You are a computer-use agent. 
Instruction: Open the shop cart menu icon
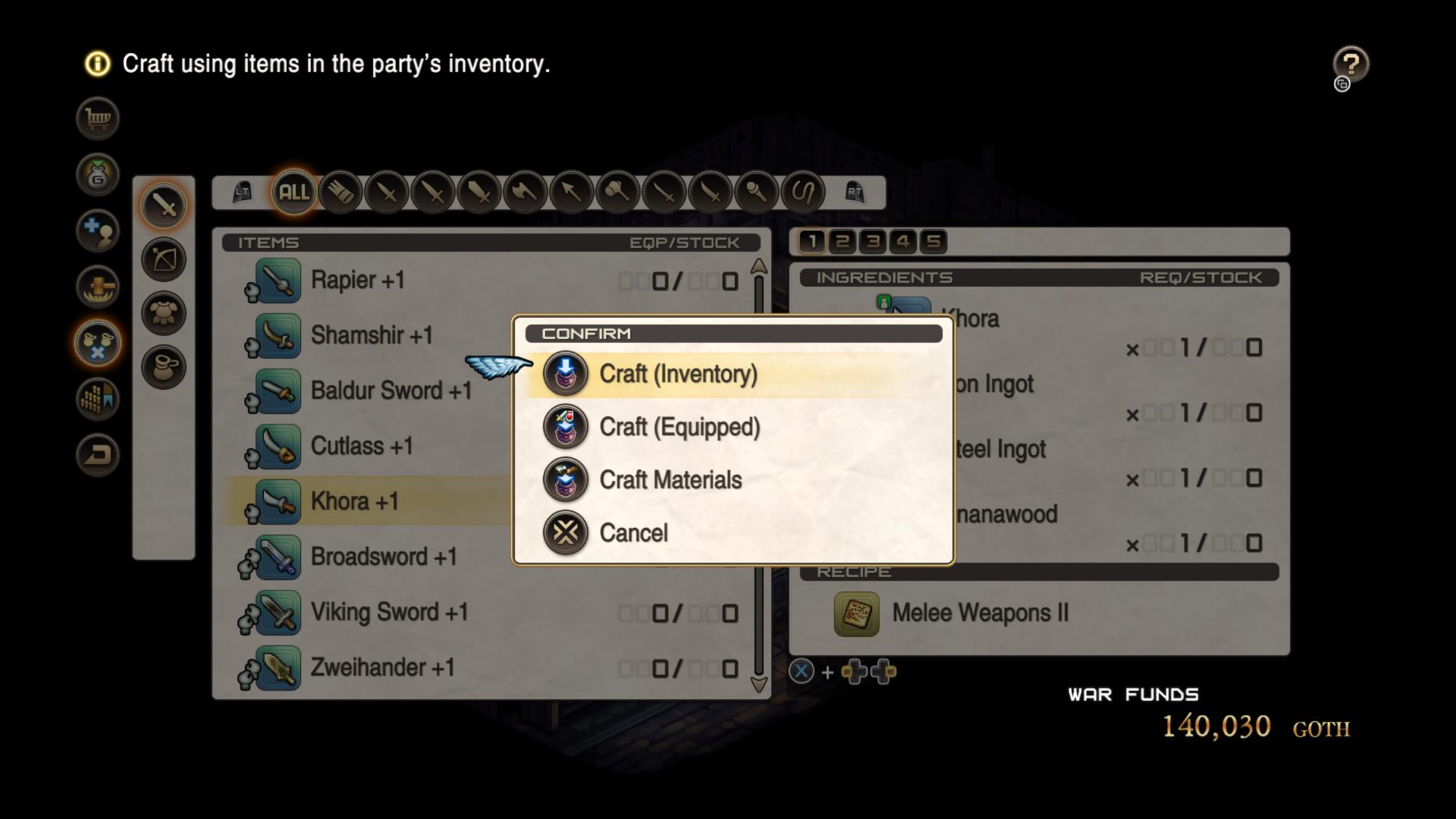[x=97, y=118]
